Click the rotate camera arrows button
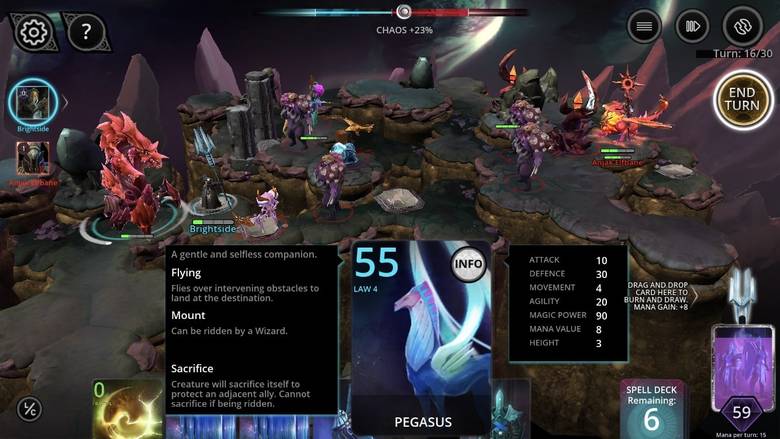This screenshot has width=780, height=439. (742, 26)
